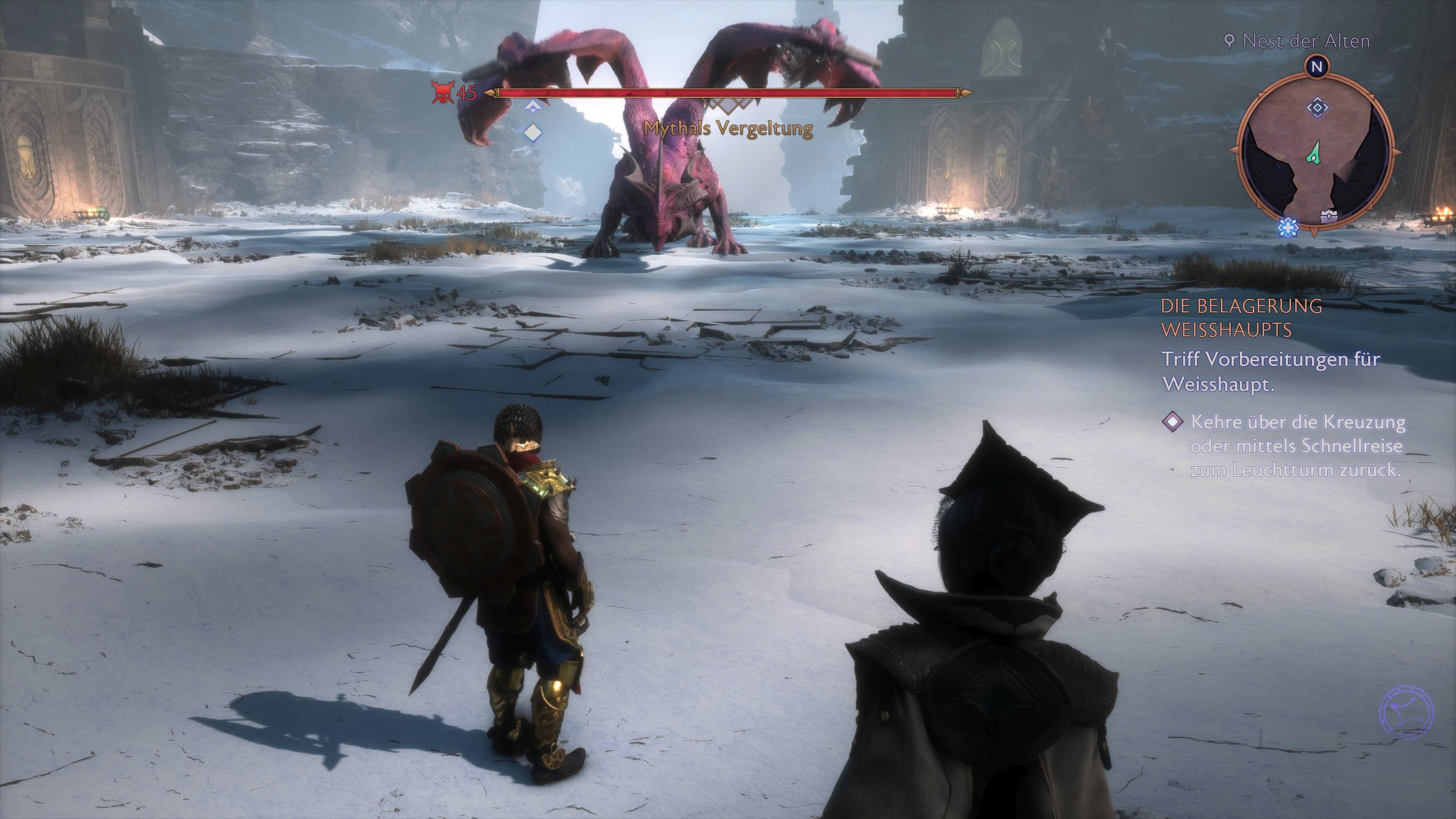
Task: Click the red boss health bar
Action: coord(729,92)
